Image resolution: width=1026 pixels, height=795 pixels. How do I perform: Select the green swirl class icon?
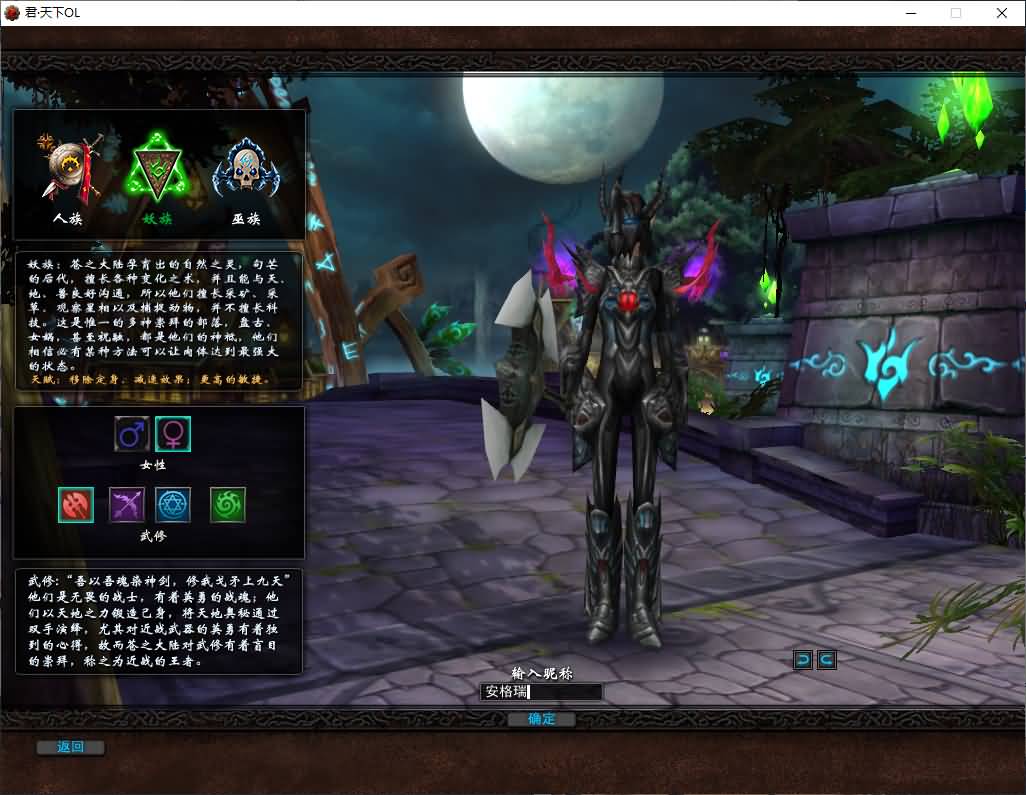pyautogui.click(x=228, y=505)
